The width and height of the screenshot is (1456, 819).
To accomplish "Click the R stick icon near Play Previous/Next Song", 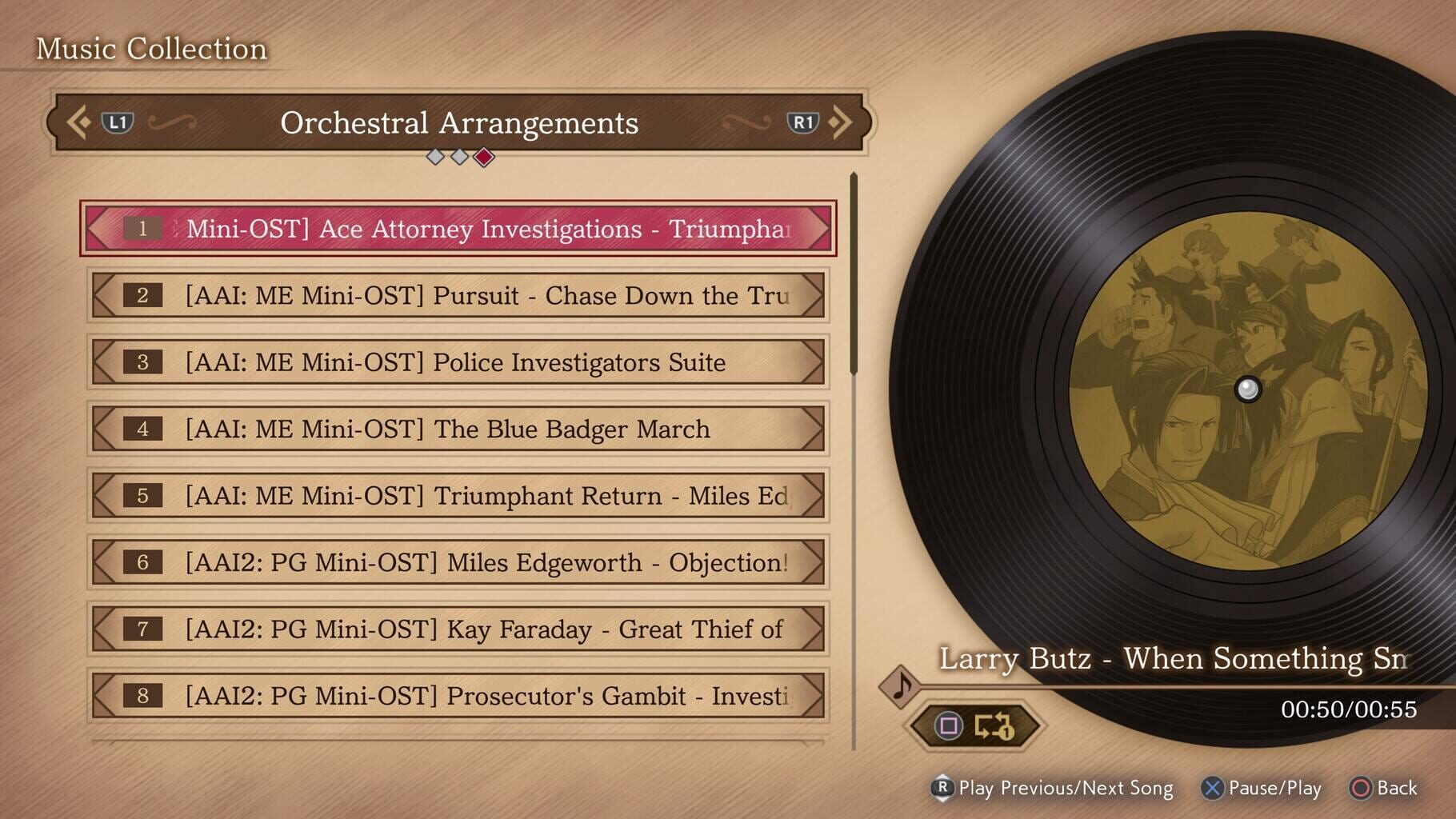I will (942, 789).
